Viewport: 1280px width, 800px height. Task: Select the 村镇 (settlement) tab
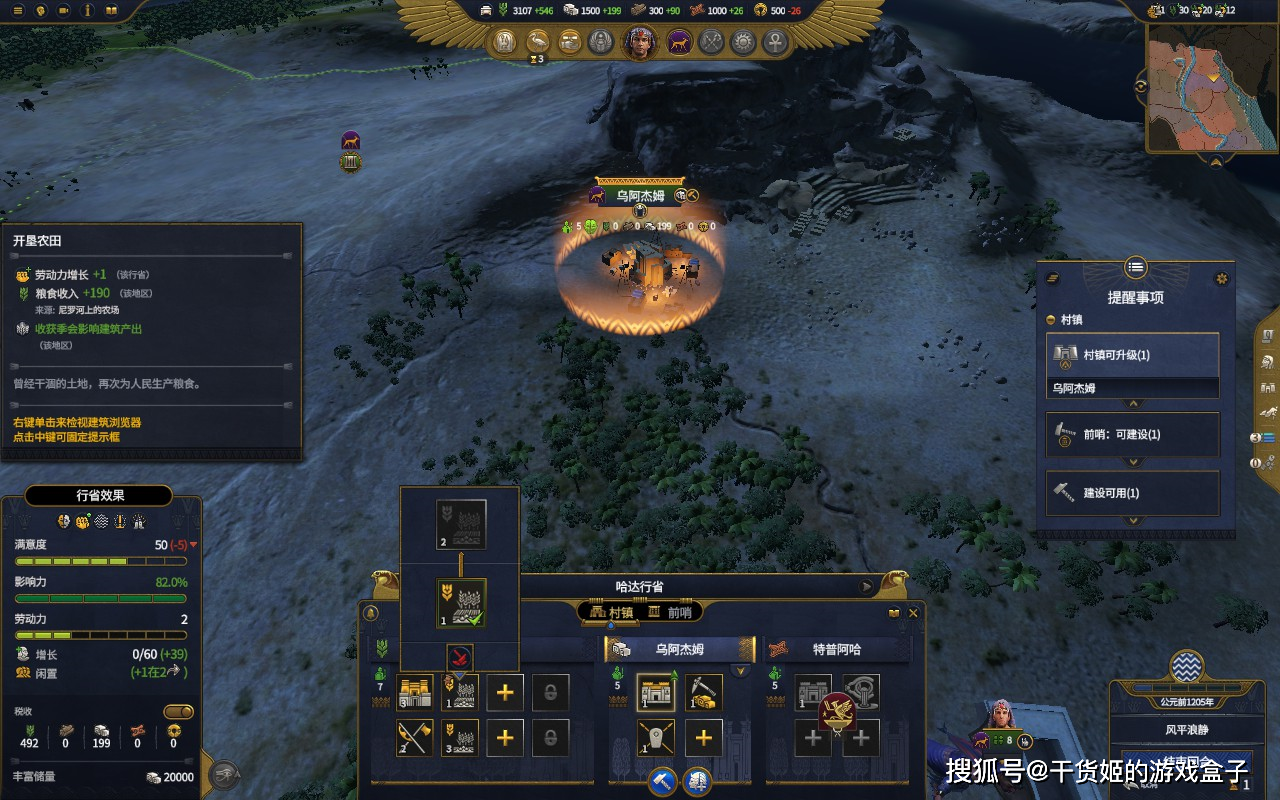pyautogui.click(x=611, y=612)
